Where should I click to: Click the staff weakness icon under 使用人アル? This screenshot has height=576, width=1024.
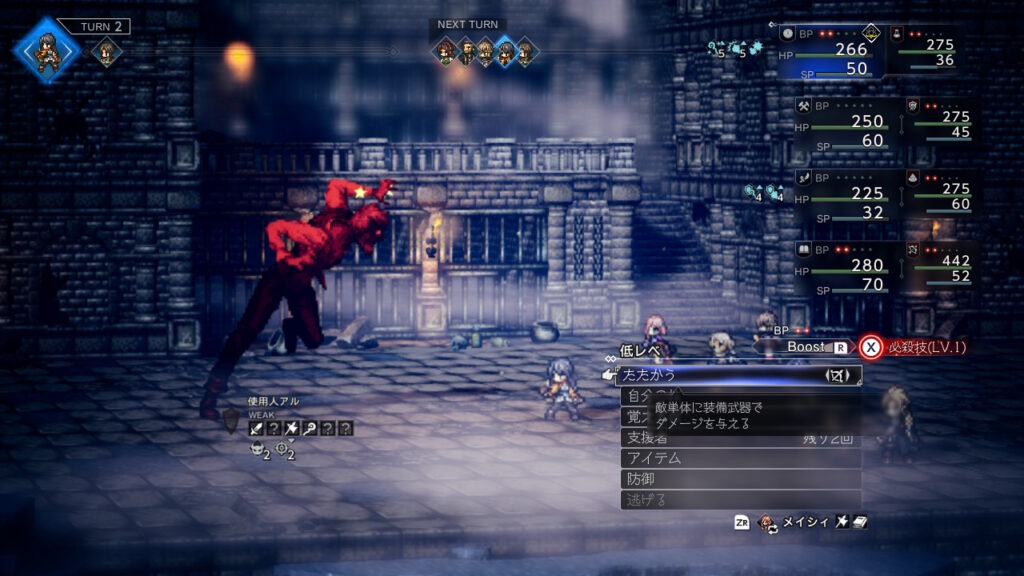[310, 428]
